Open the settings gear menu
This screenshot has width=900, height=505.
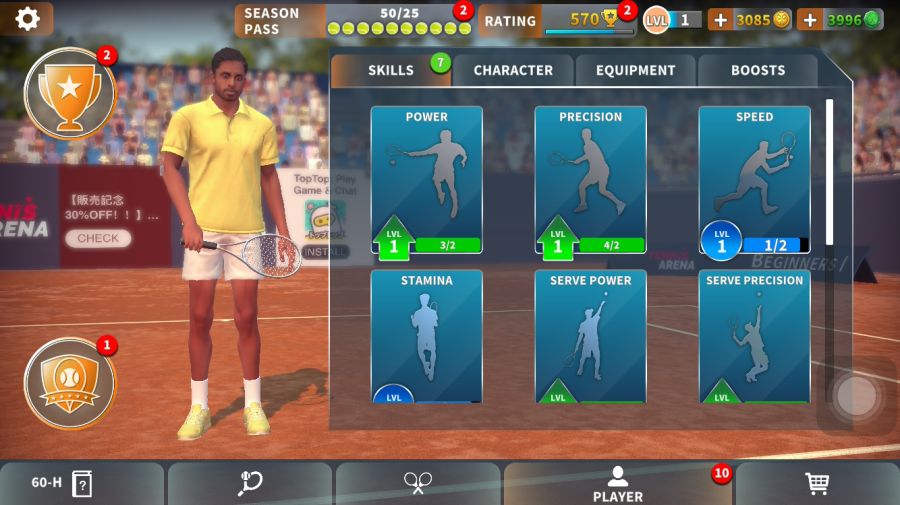(27, 19)
